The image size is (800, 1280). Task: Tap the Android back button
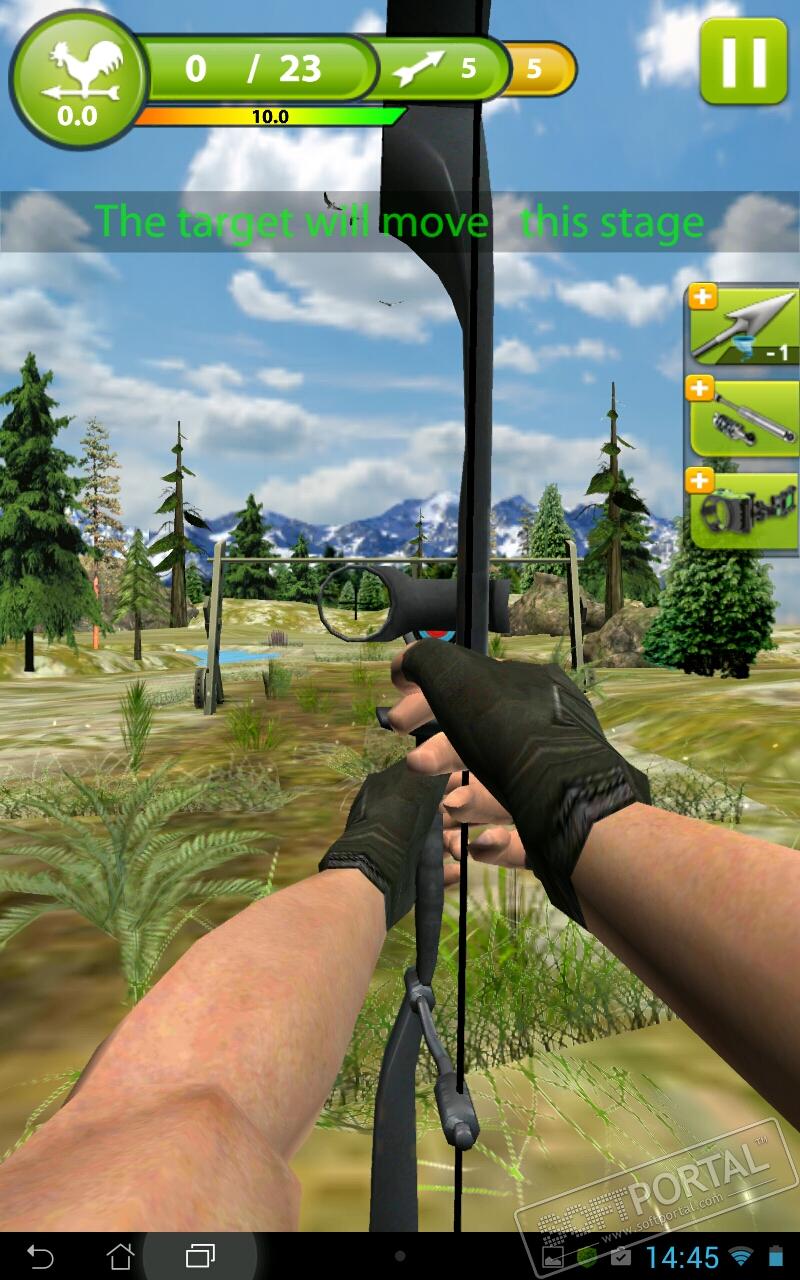click(40, 1255)
